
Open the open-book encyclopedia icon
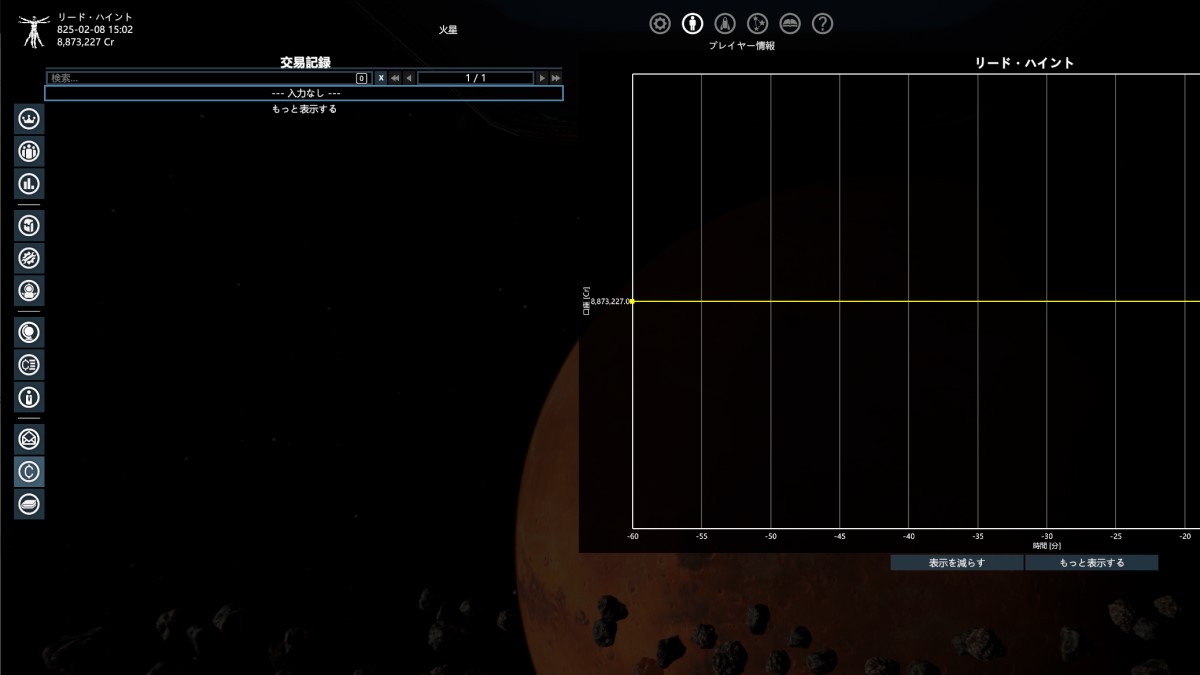790,24
